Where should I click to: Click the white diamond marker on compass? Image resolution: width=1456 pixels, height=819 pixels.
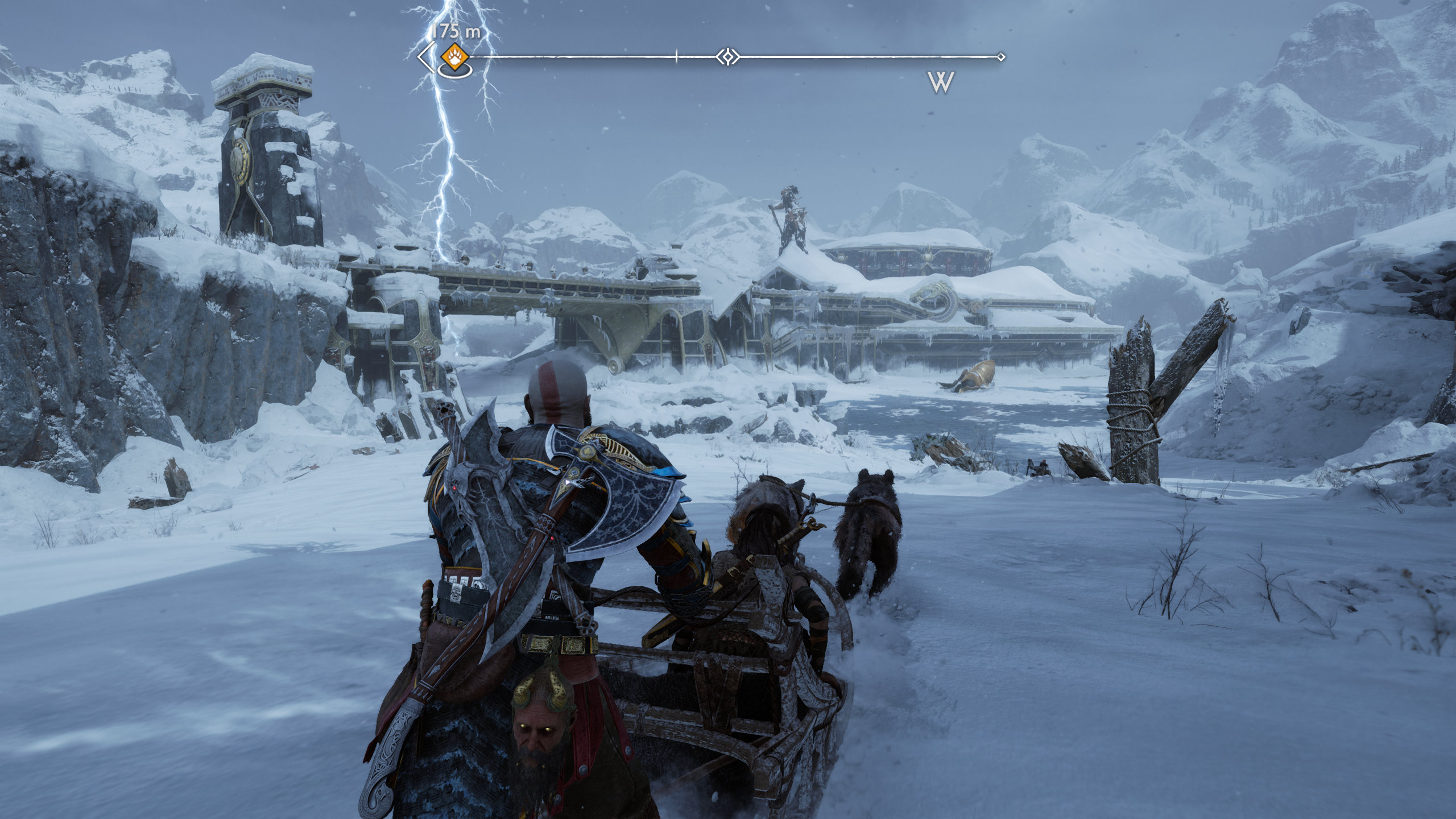click(727, 57)
